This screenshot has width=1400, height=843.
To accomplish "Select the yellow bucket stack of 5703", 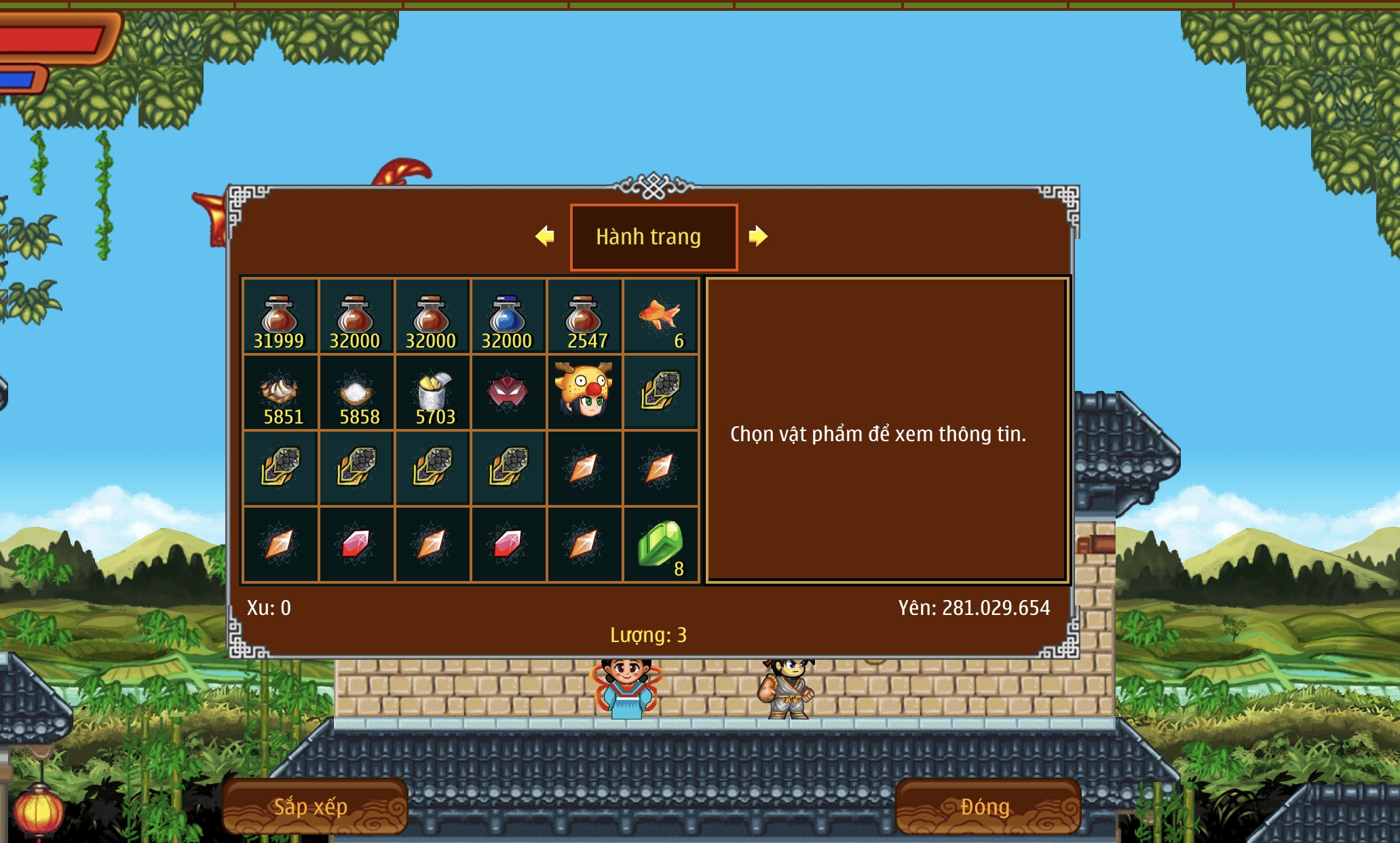I will [432, 392].
